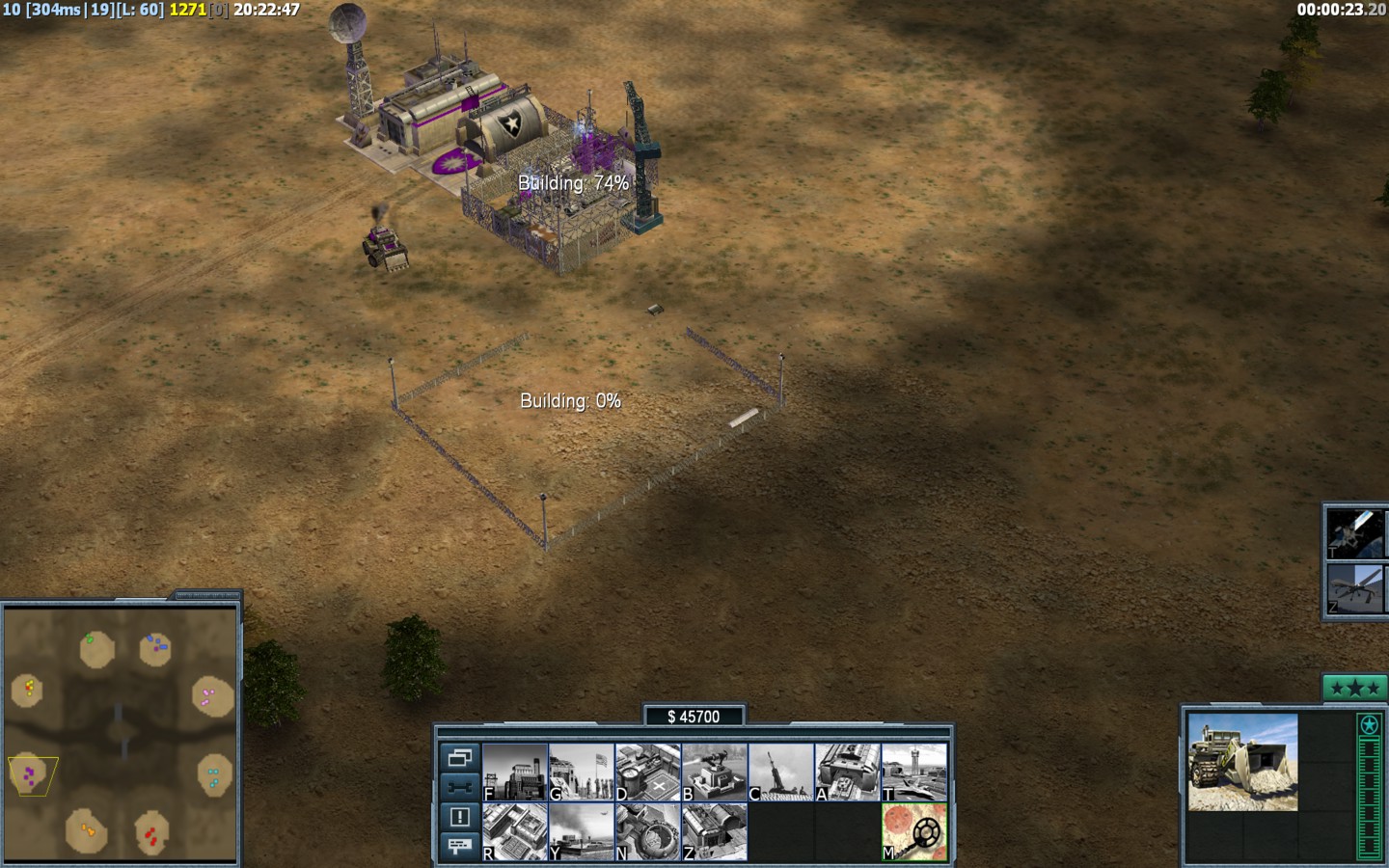Open the three-star General's Powers button
The width and height of the screenshot is (1389, 868).
[1352, 688]
